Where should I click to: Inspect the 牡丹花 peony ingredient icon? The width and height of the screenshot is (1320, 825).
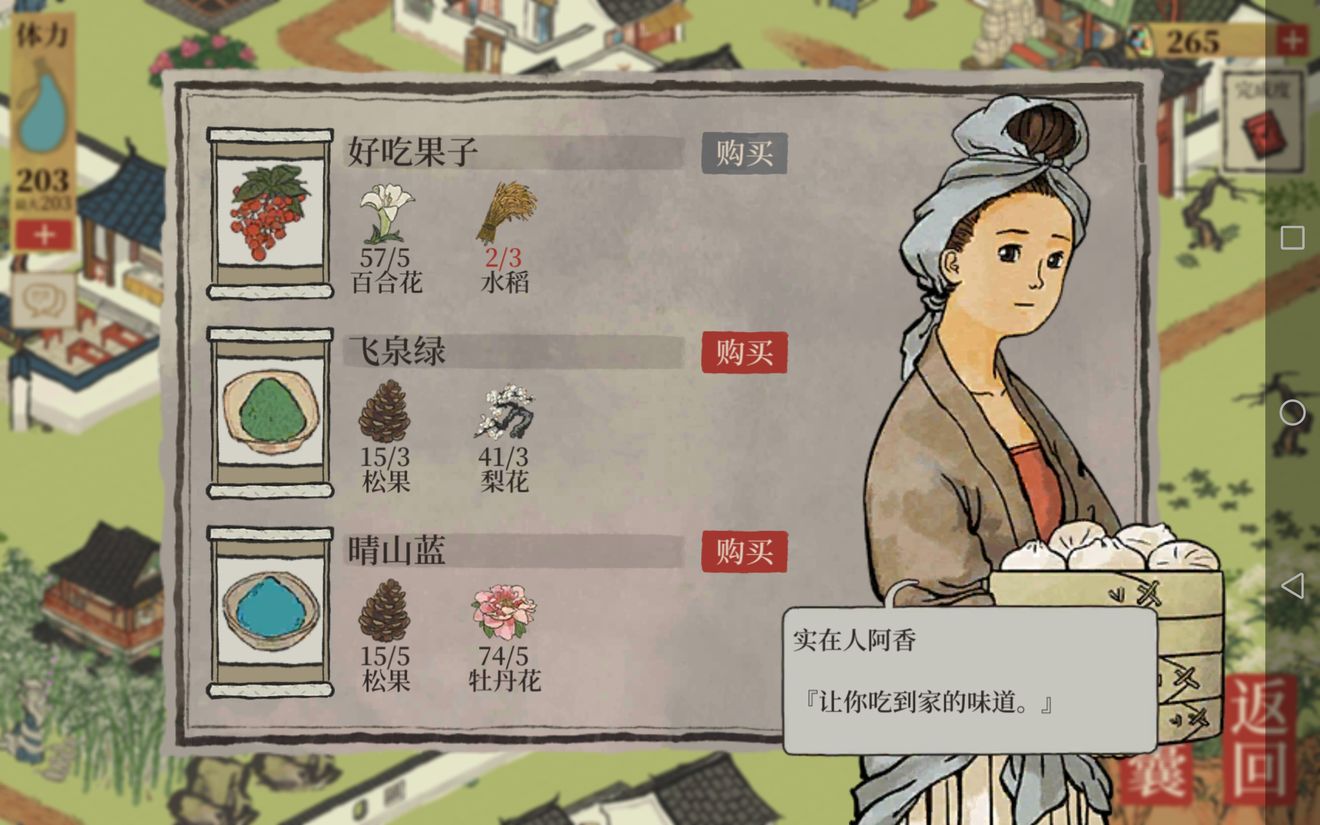pos(504,611)
